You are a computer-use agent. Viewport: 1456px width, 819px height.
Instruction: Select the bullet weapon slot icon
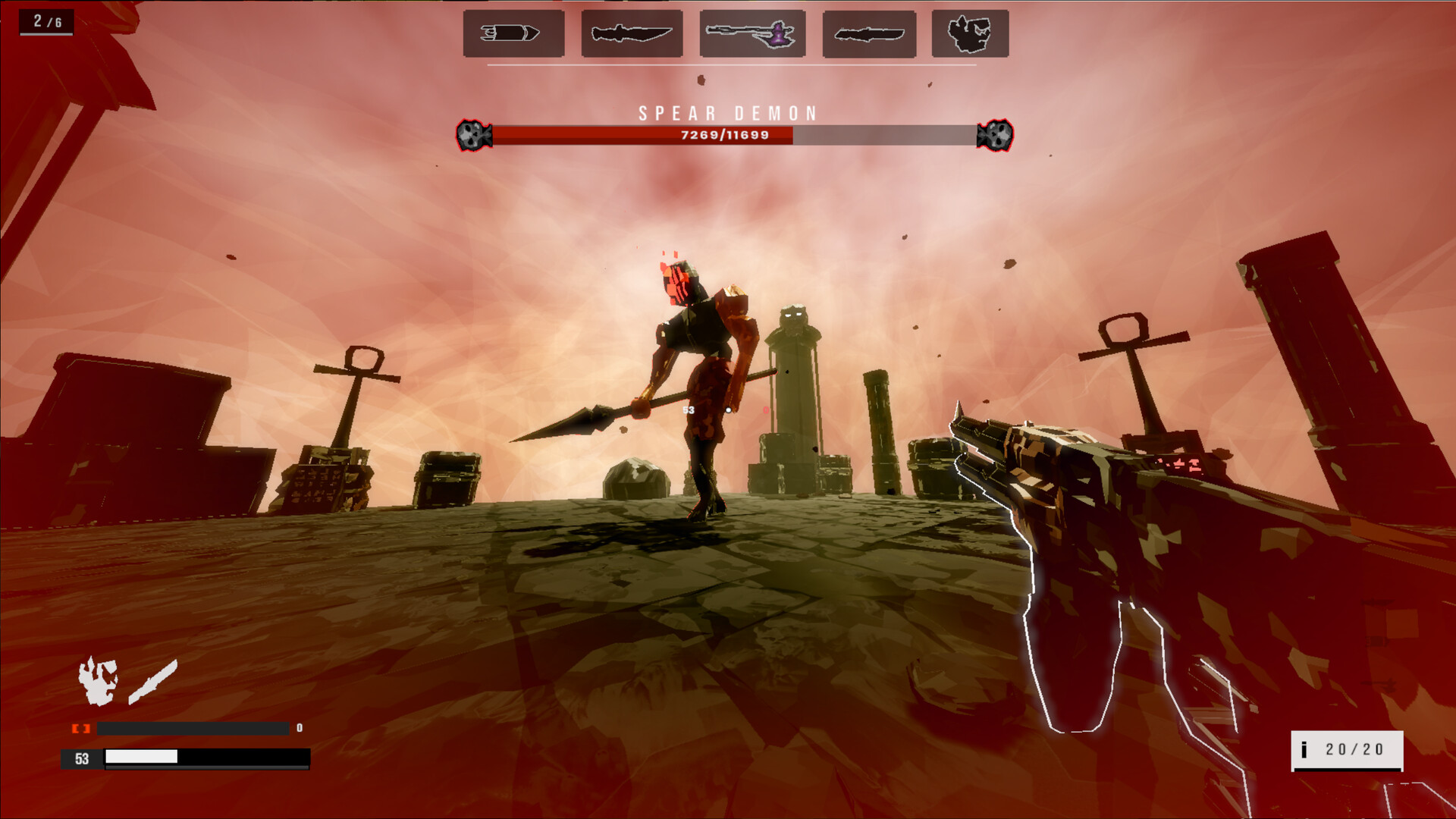coord(512,33)
